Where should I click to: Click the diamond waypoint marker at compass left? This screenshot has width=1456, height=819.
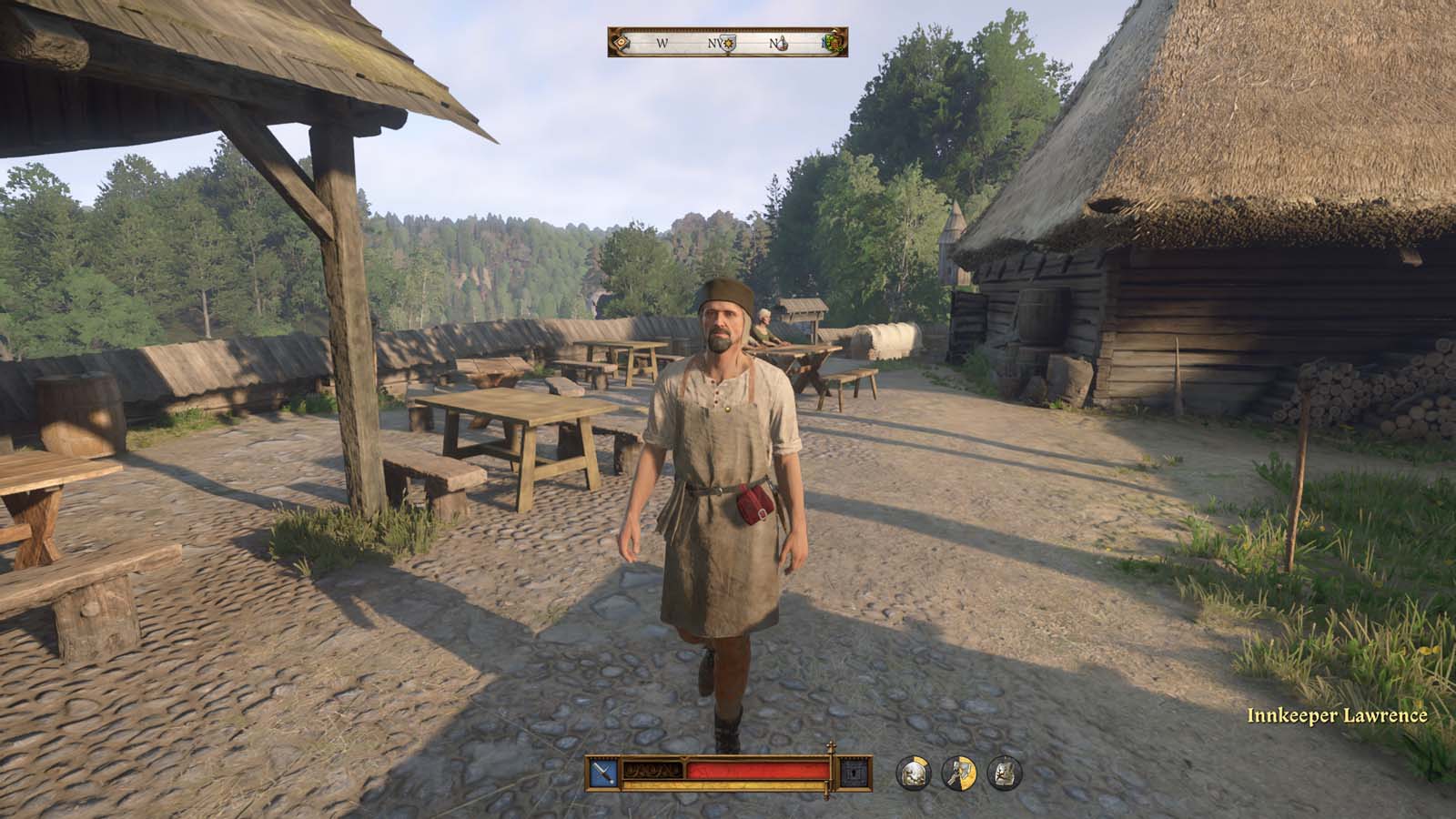(622, 43)
